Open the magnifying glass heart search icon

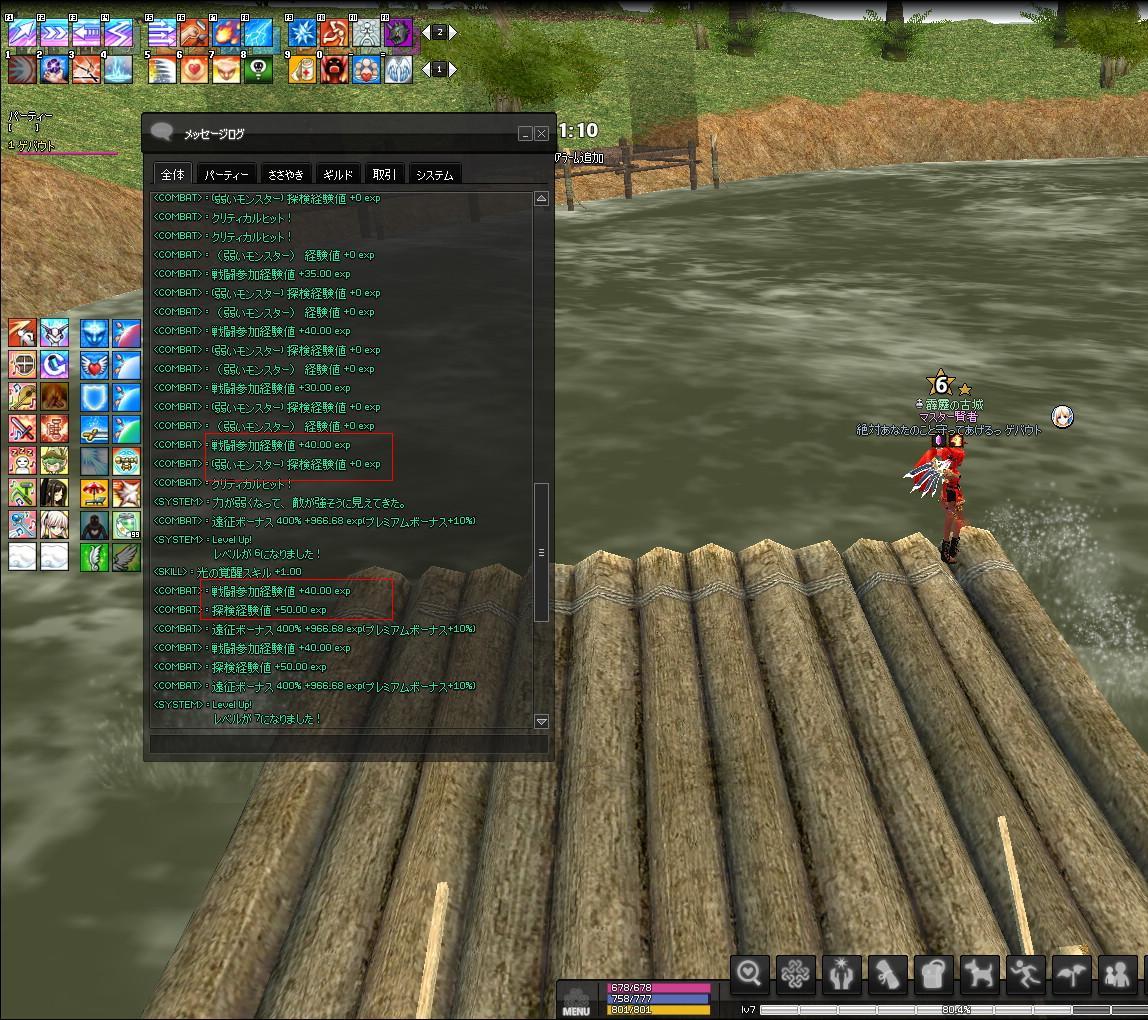(x=750, y=972)
